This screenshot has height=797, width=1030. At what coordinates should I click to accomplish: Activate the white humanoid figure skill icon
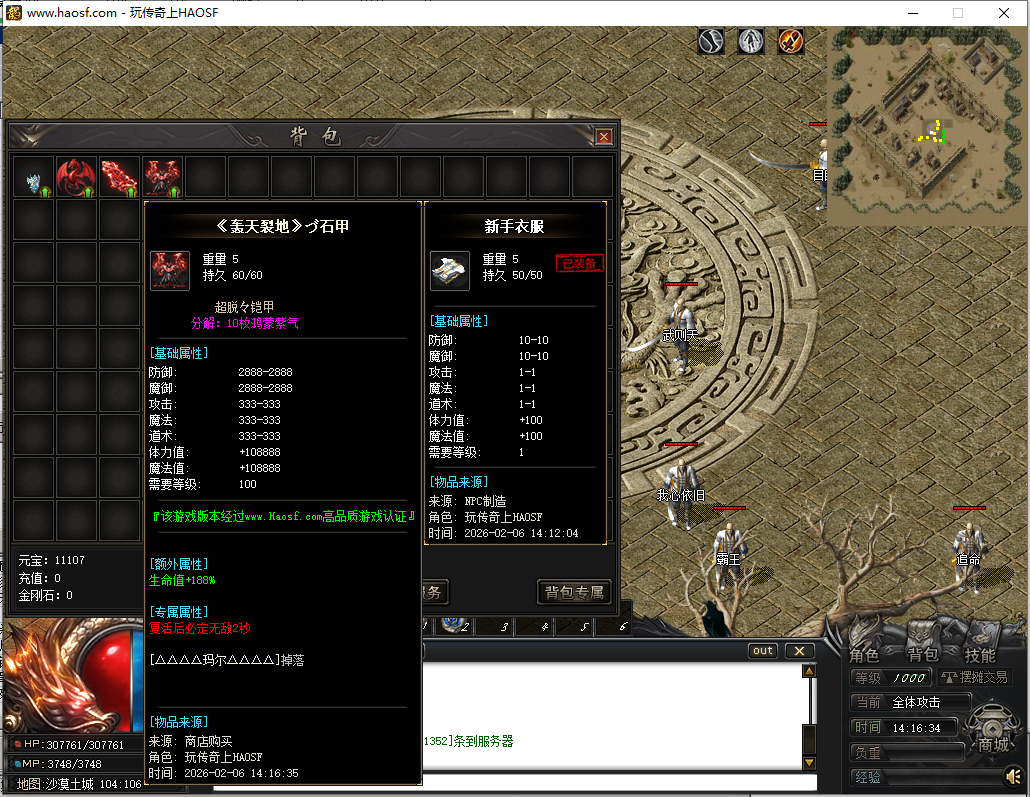pos(751,41)
